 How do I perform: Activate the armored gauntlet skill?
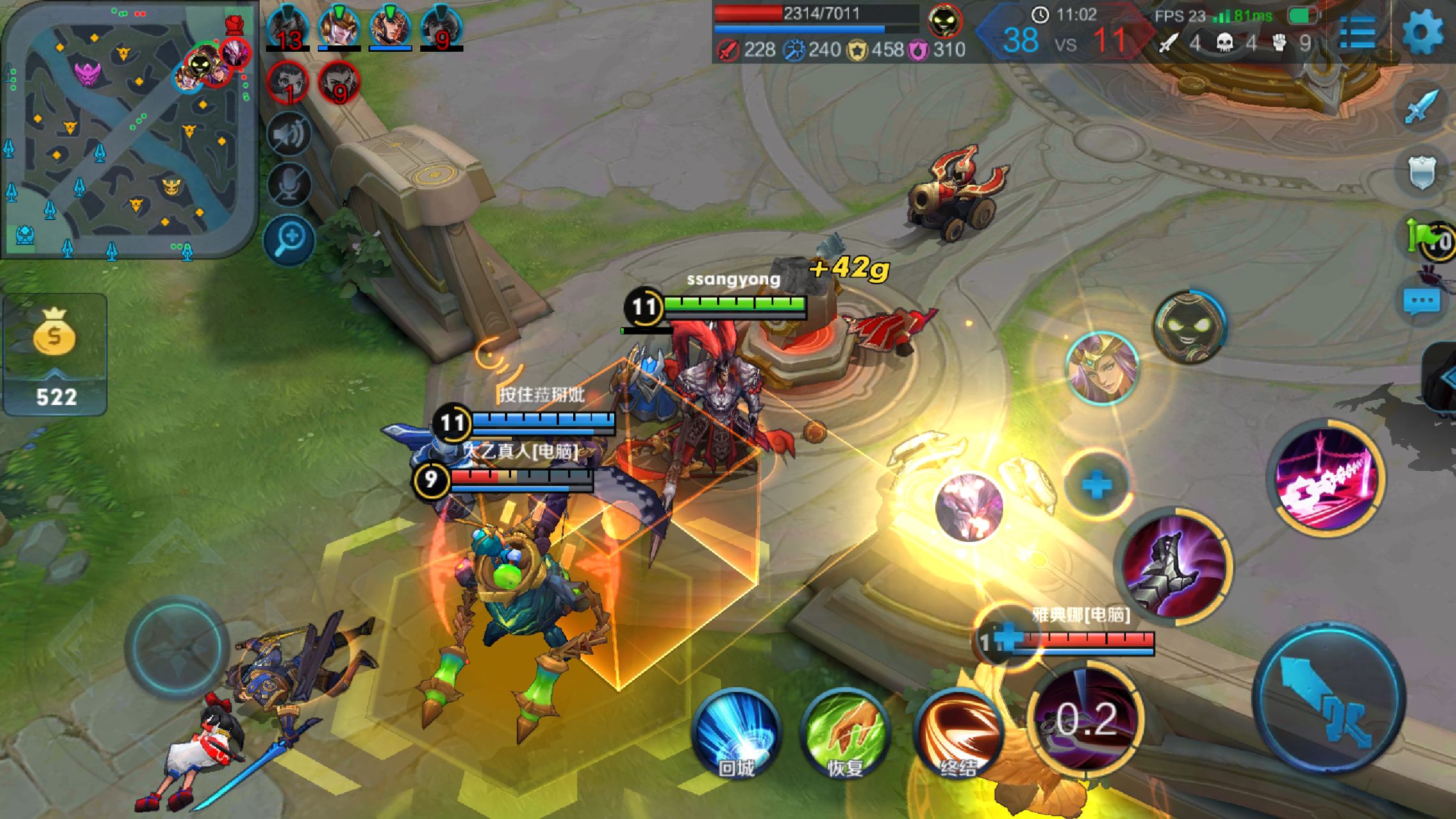[1173, 566]
